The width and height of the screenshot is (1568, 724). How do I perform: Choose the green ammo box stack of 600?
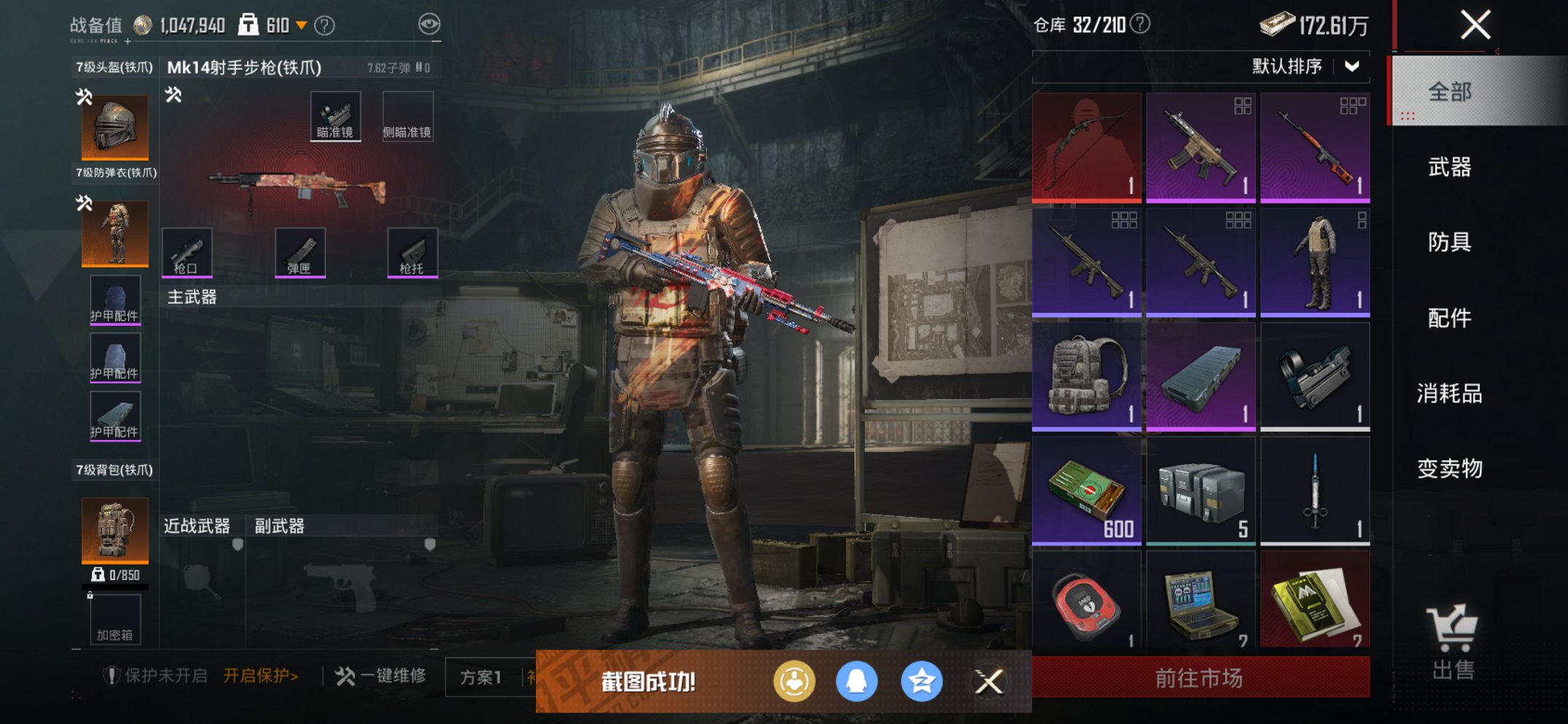pyautogui.click(x=1086, y=490)
